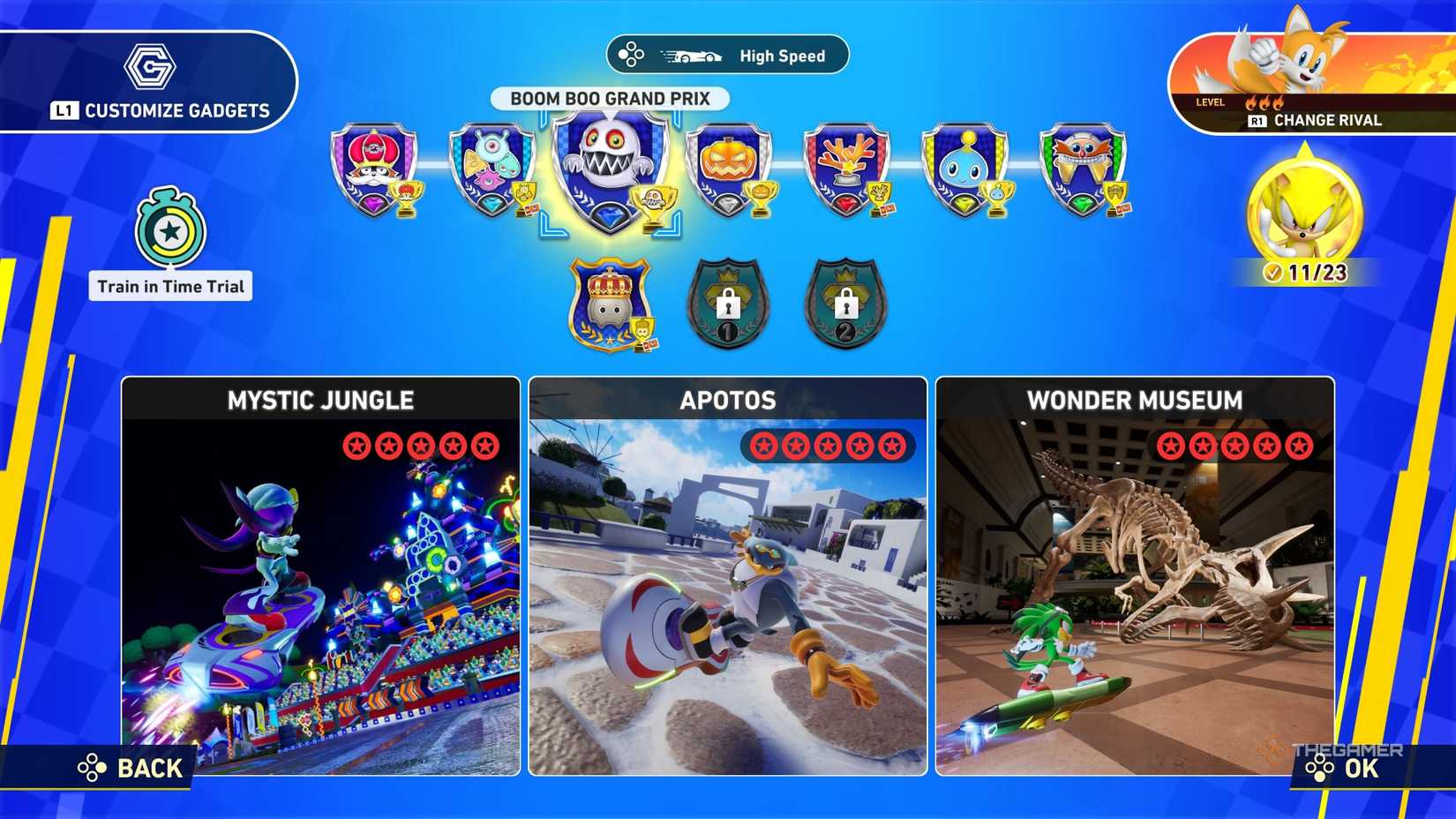The height and width of the screenshot is (819, 1456).
Task: Select the locked emblem numbered 2
Action: (847, 304)
